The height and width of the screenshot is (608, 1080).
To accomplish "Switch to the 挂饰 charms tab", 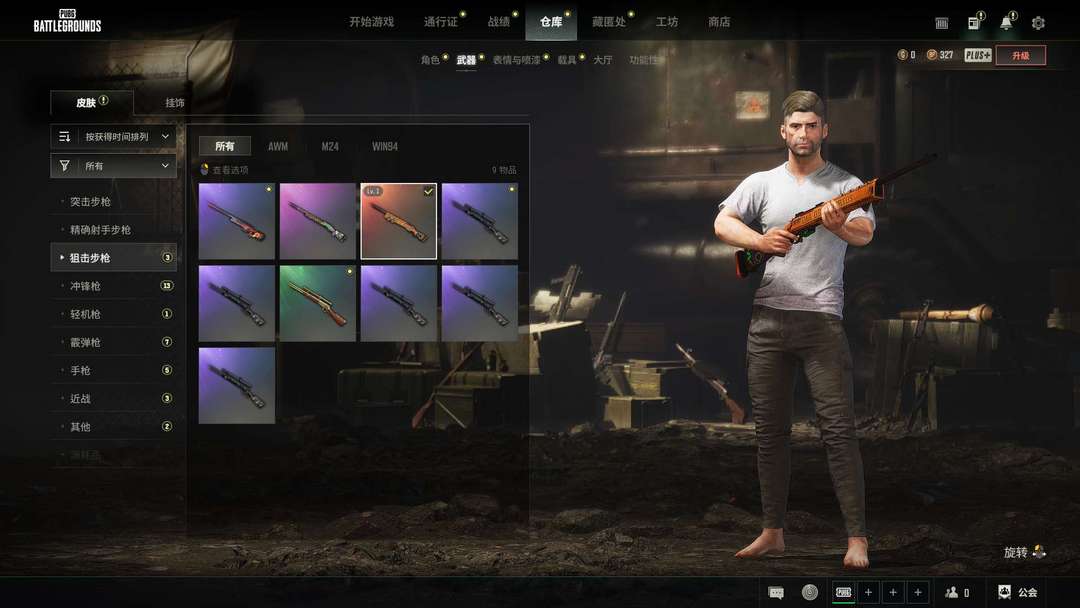I will tap(175, 103).
